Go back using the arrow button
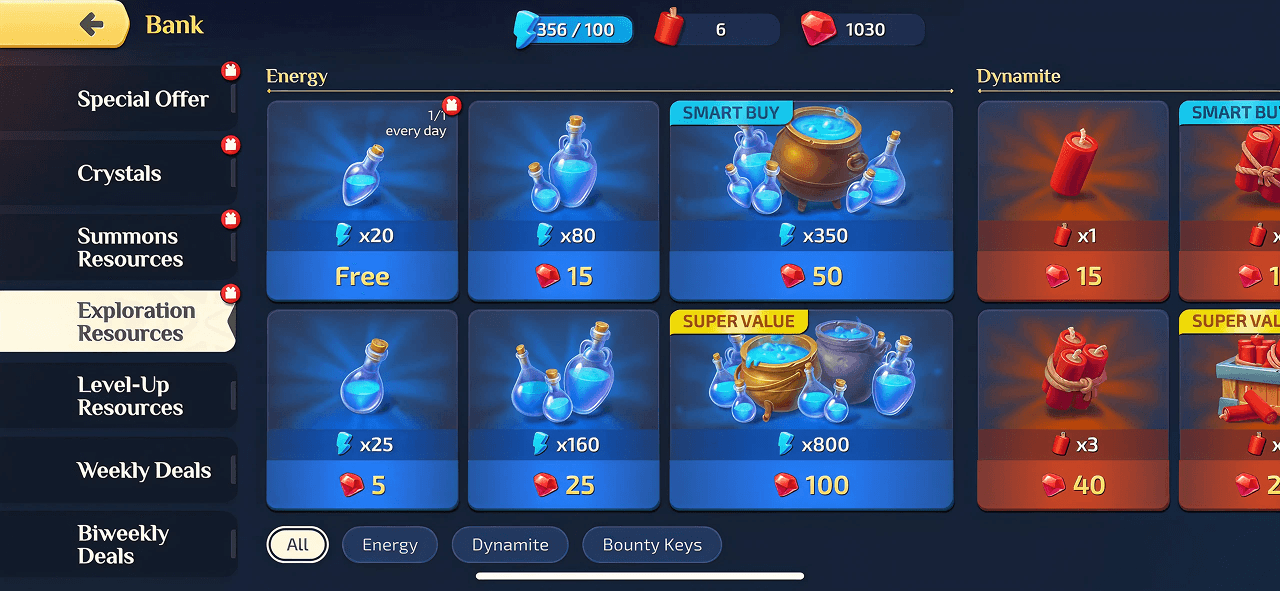 click(x=92, y=25)
